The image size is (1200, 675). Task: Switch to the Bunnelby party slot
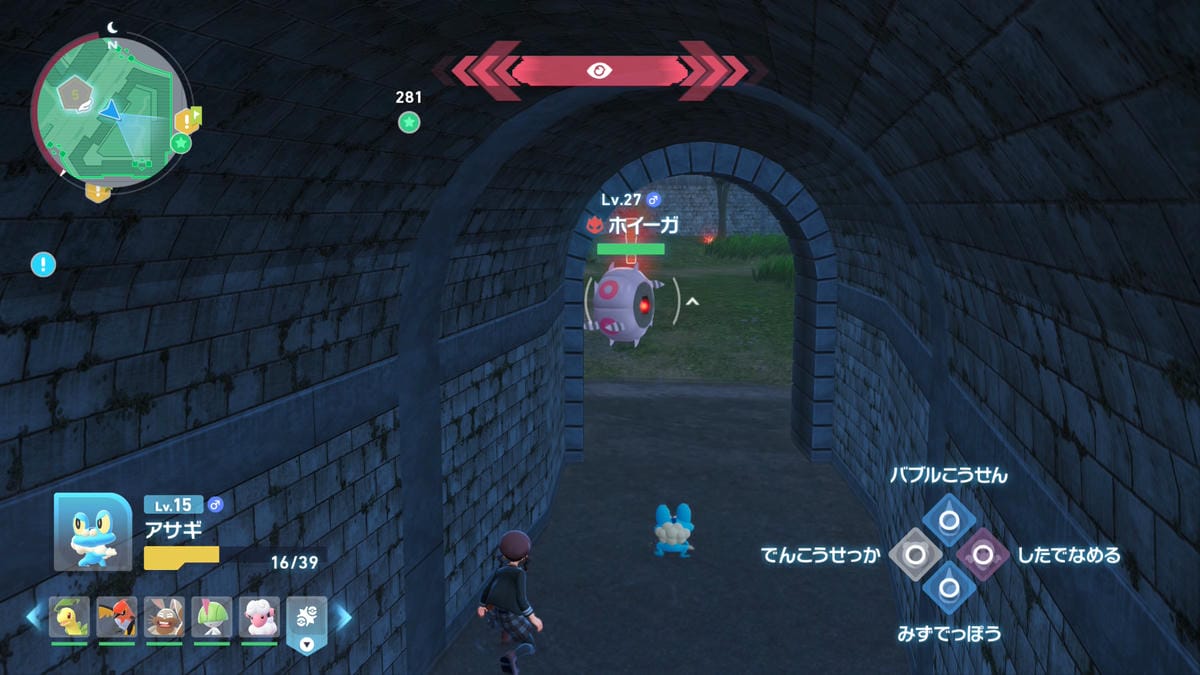164,618
